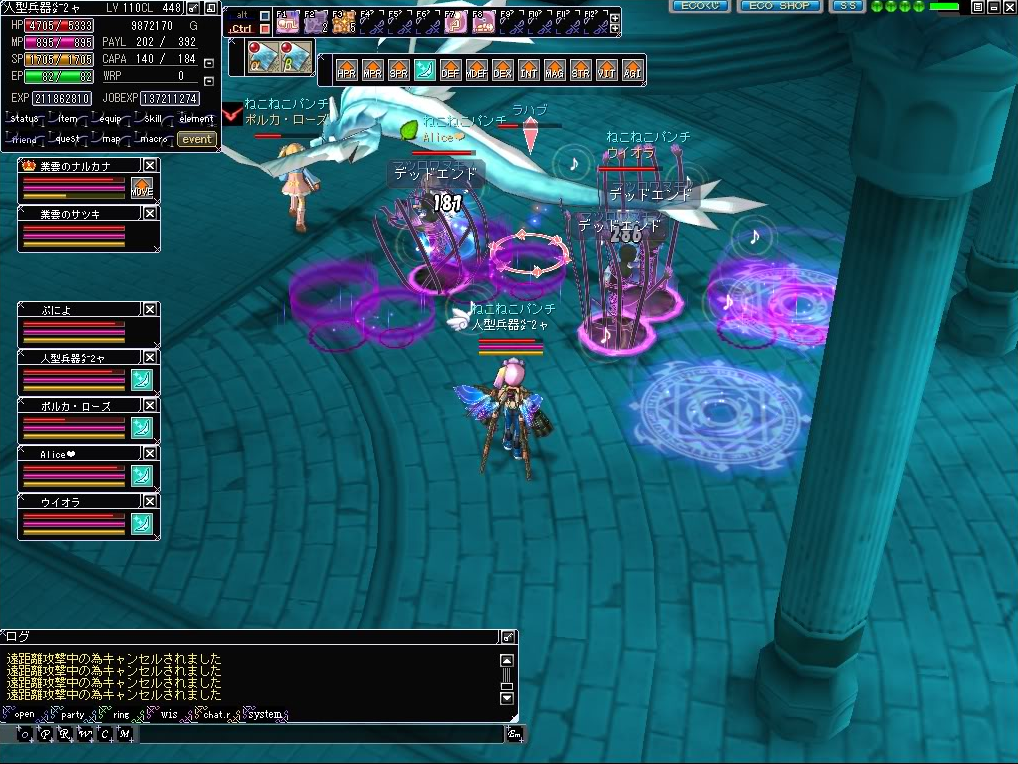Open the friend list menu
This screenshot has height=764, width=1018.
(25, 139)
